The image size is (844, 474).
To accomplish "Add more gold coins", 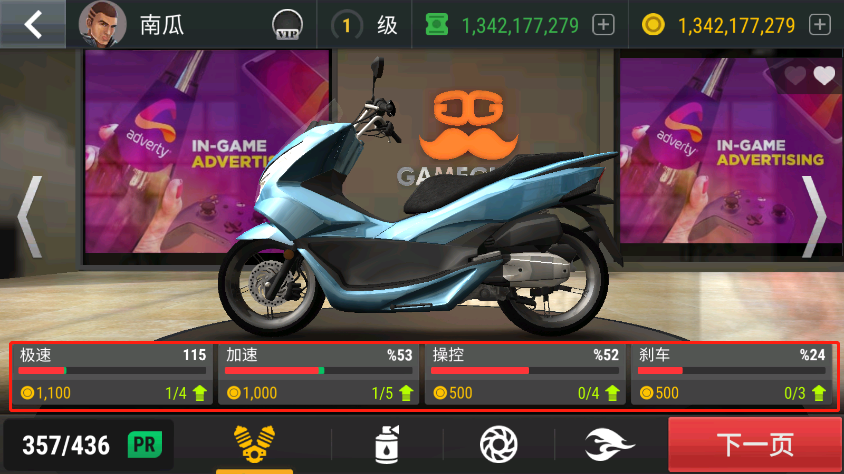I will pyautogui.click(x=820, y=25).
